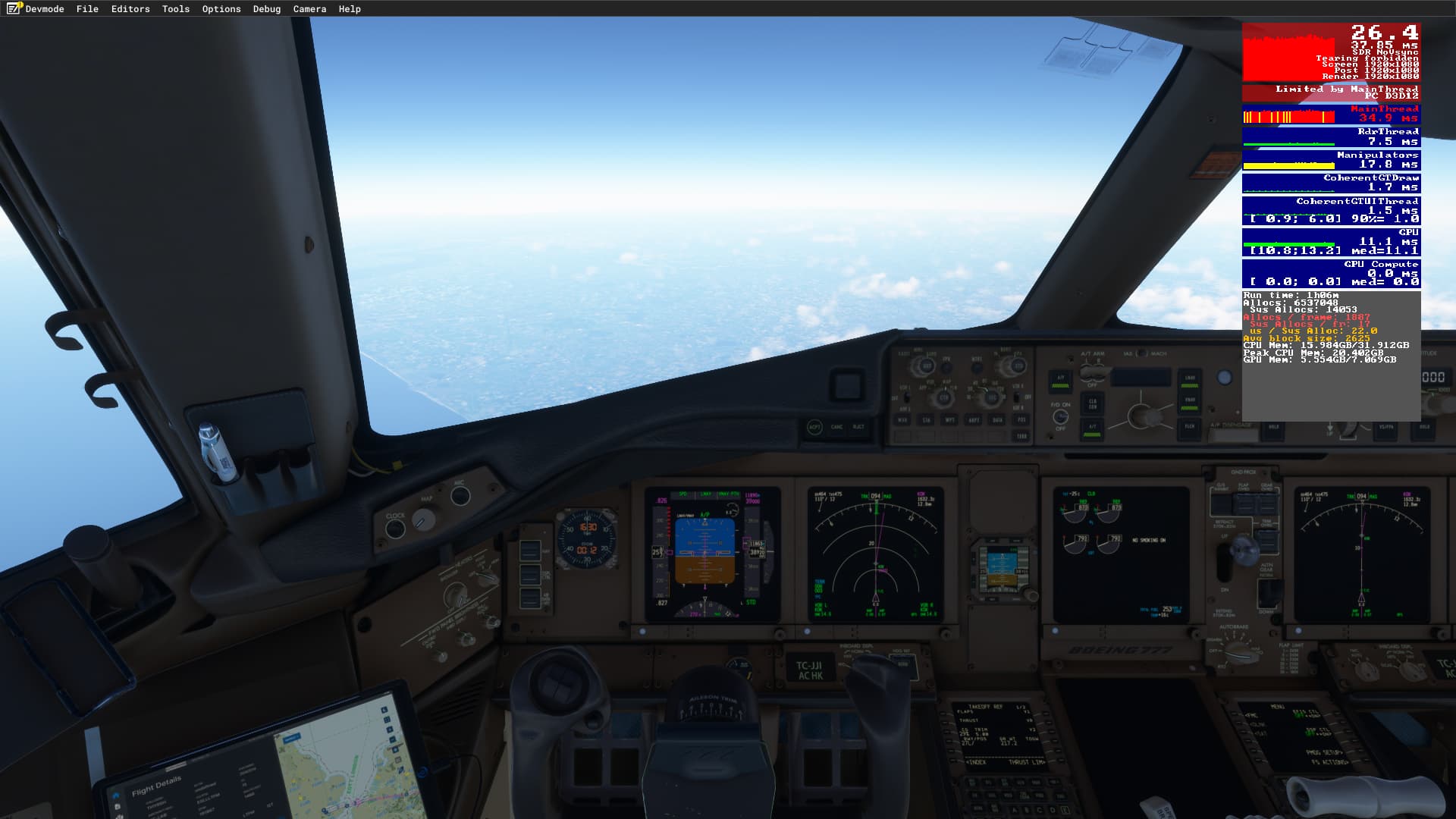Open the Options dropdown menu
Viewport: 1456px width, 819px height.
click(220, 9)
